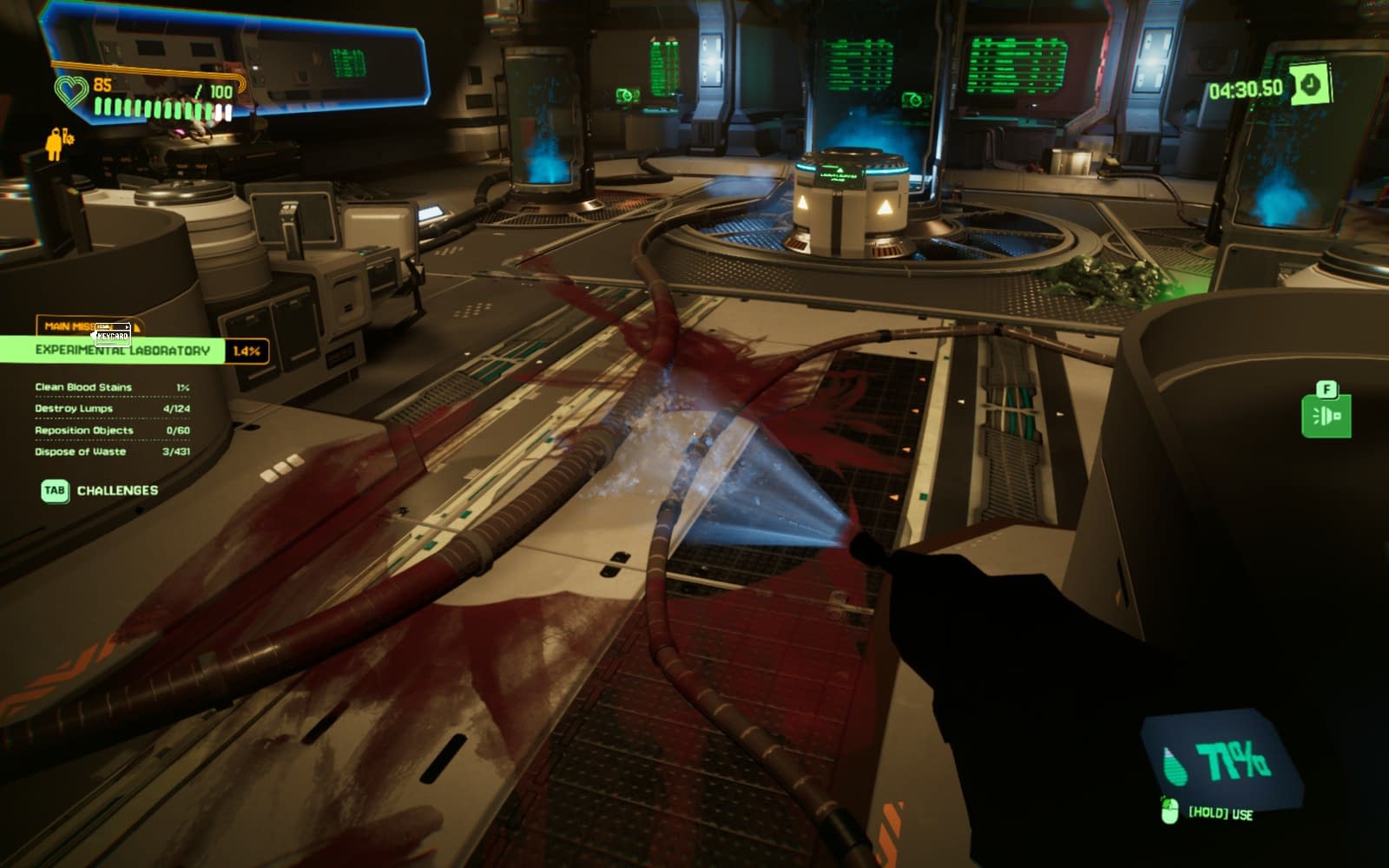Select the Destroy Lumps objective row
Image resolution: width=1389 pixels, height=868 pixels.
(x=111, y=409)
